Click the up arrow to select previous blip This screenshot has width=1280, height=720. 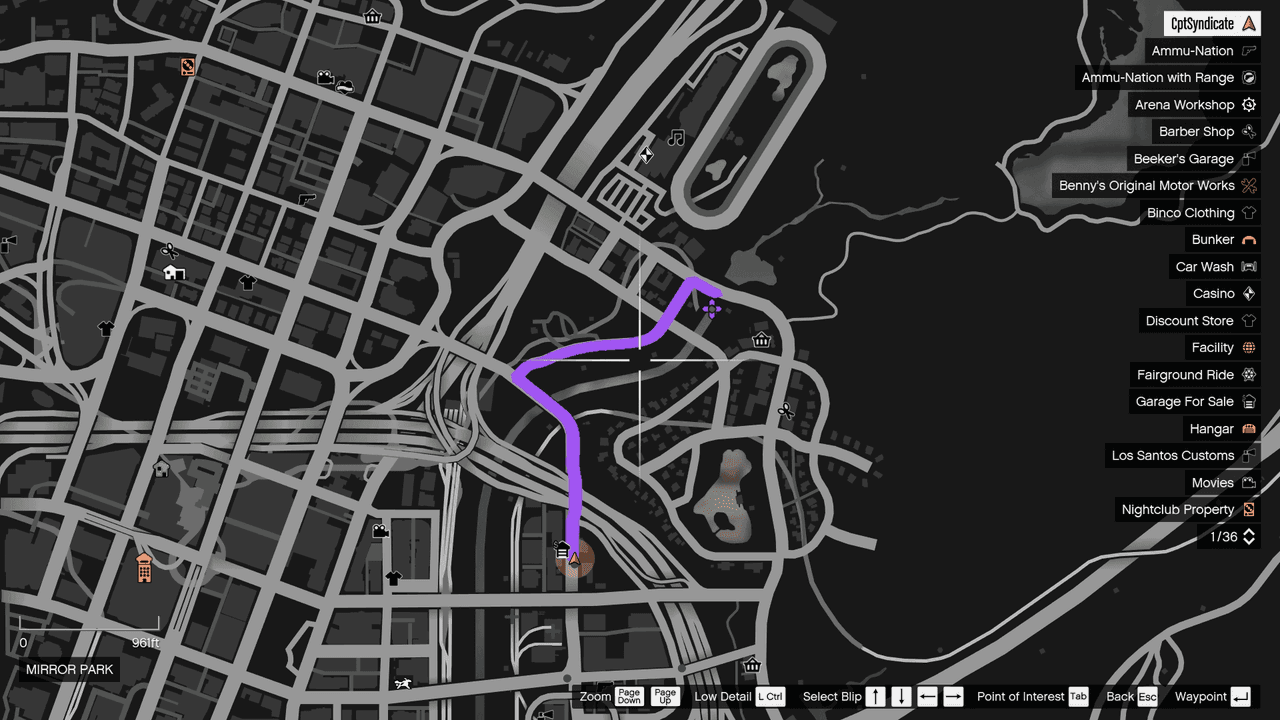875,696
